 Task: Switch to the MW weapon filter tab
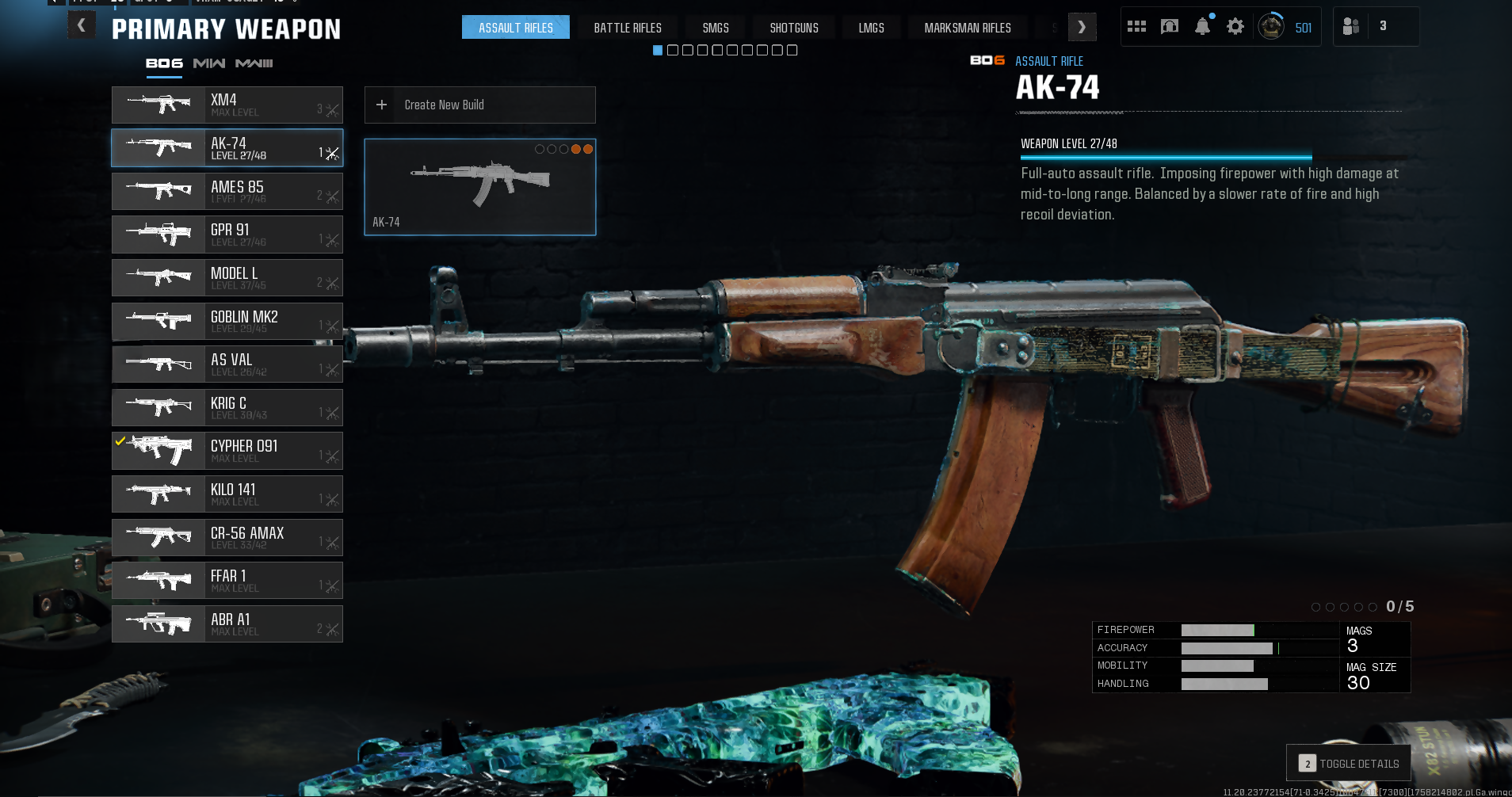click(x=209, y=63)
